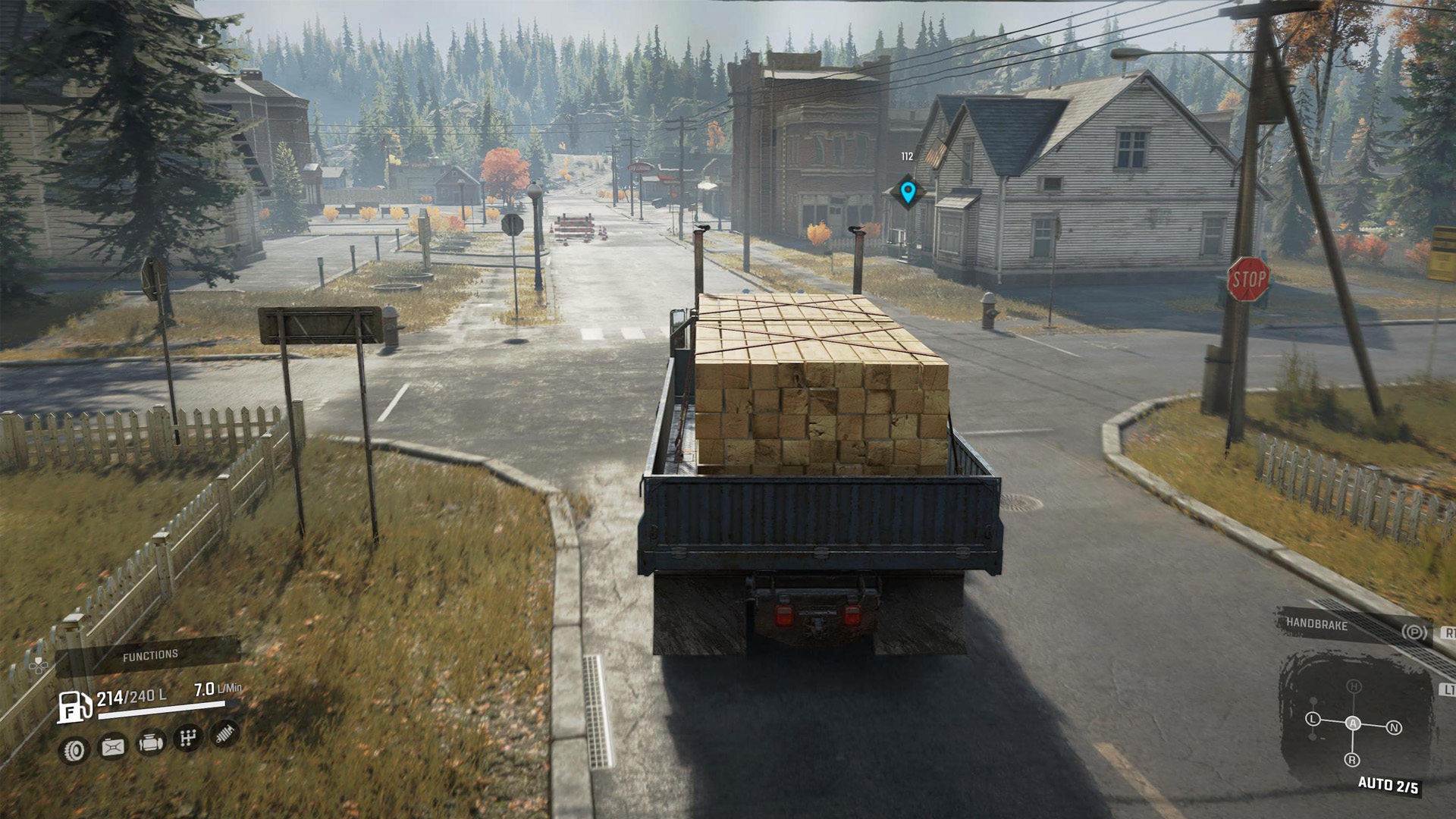Select the gearbox status icon
Screen dimensions: 1456x819
[x=188, y=737]
